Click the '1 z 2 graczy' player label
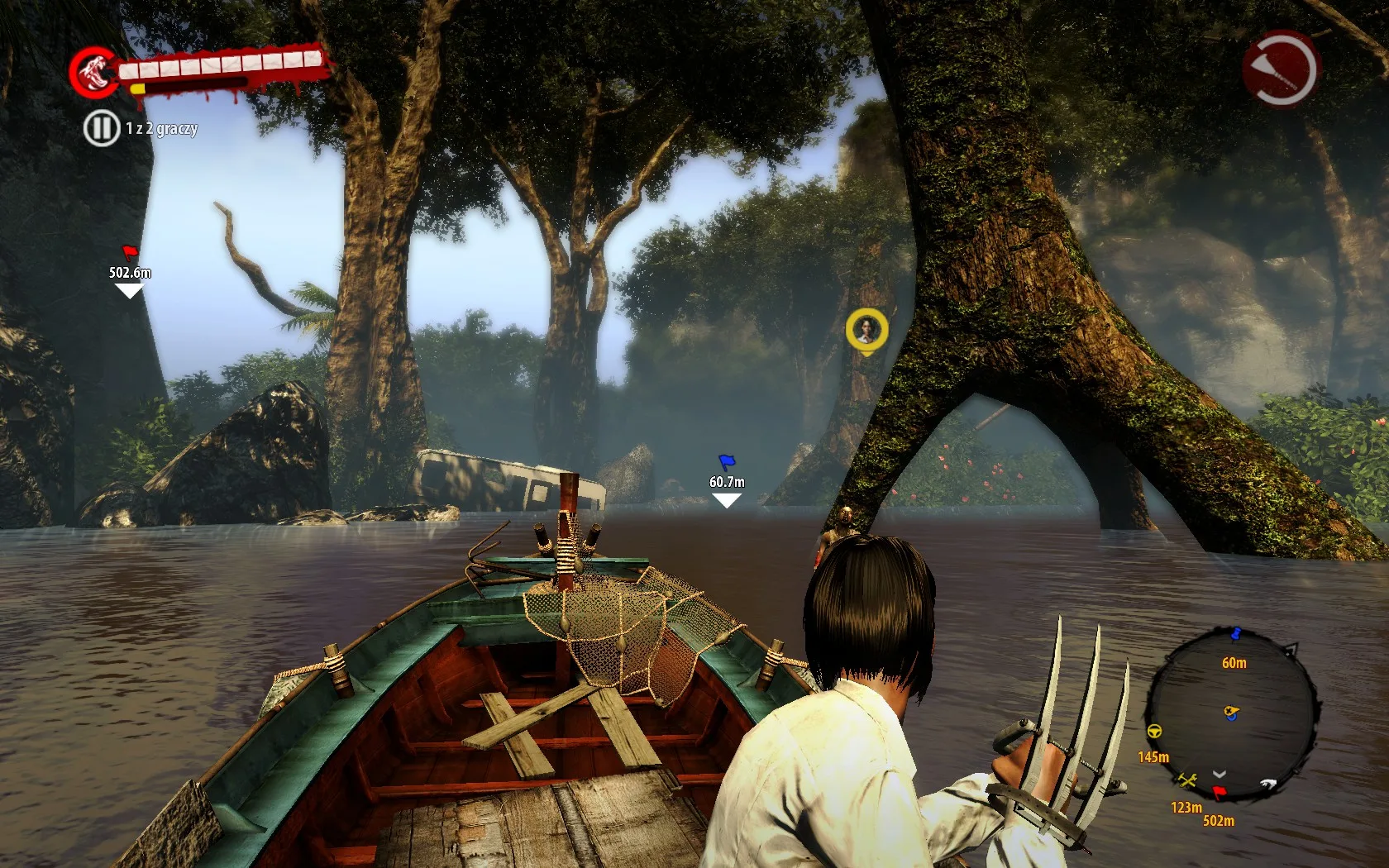This screenshot has height=868, width=1389. pyautogui.click(x=162, y=130)
